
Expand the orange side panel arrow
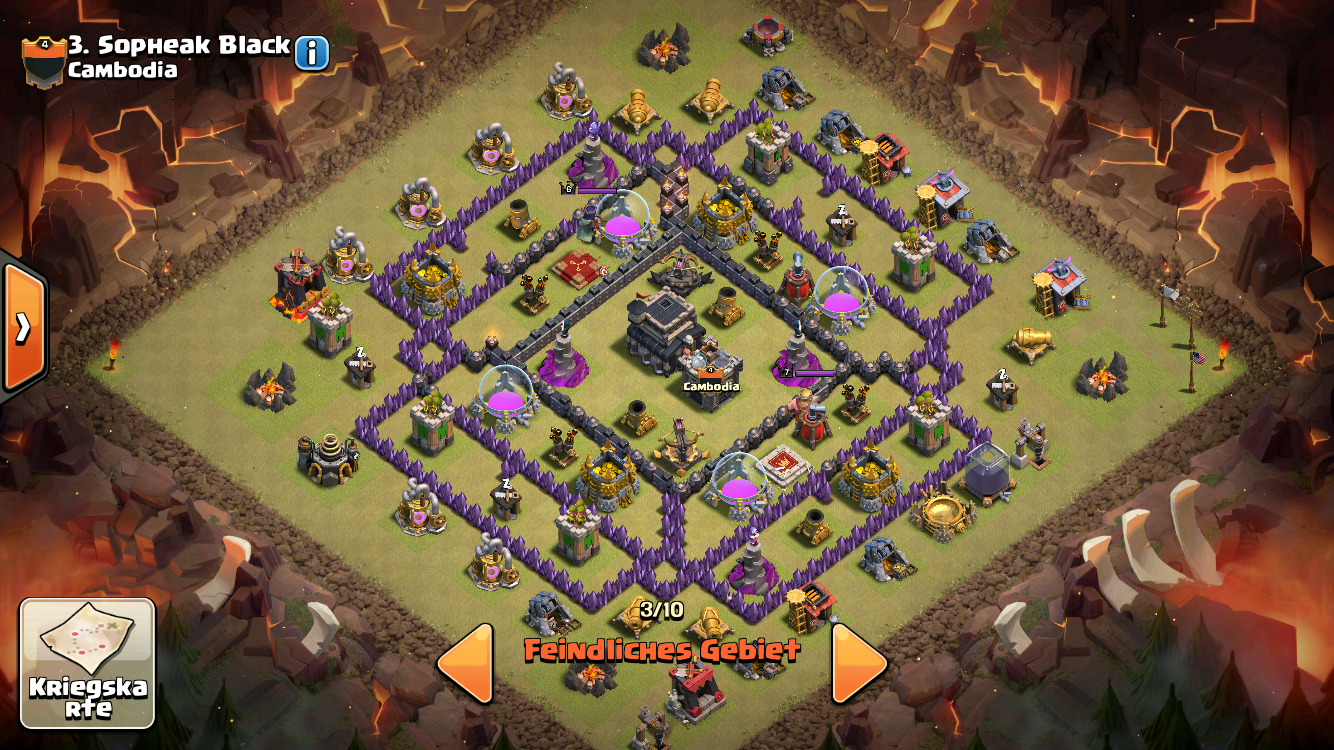pyautogui.click(x=22, y=326)
